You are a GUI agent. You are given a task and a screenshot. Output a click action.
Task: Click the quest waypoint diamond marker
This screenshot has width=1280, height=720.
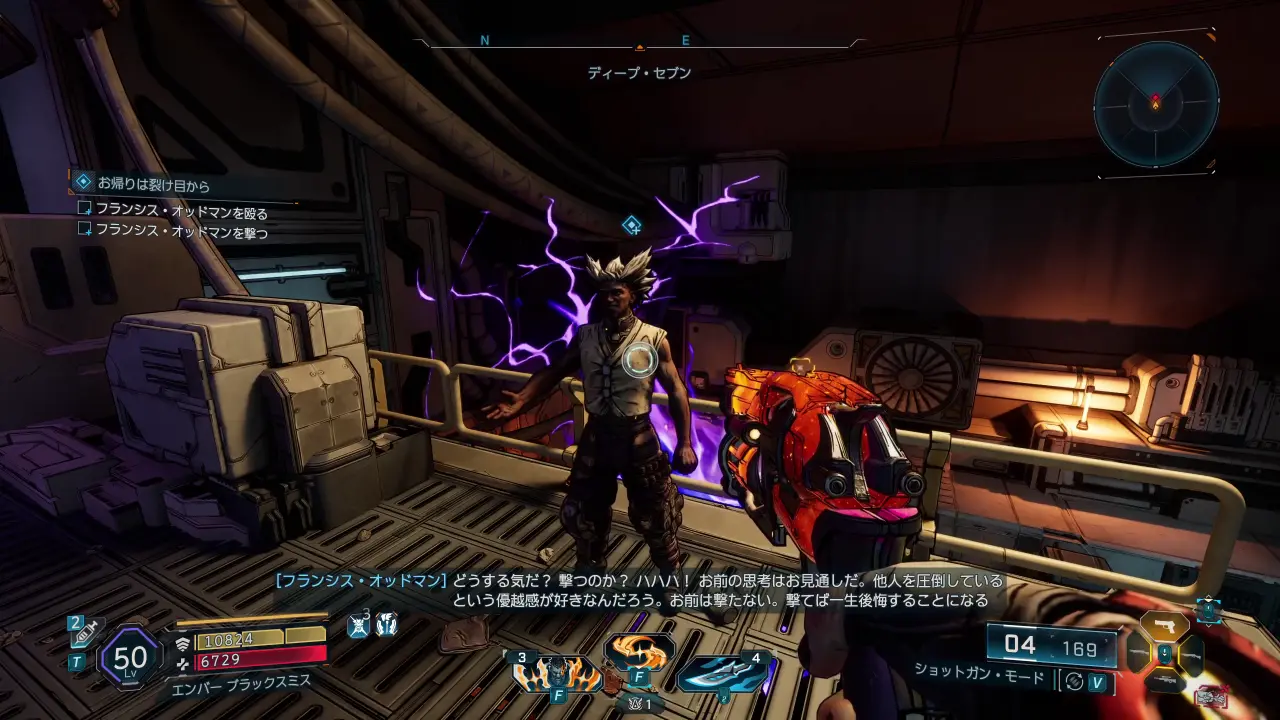pos(631,225)
